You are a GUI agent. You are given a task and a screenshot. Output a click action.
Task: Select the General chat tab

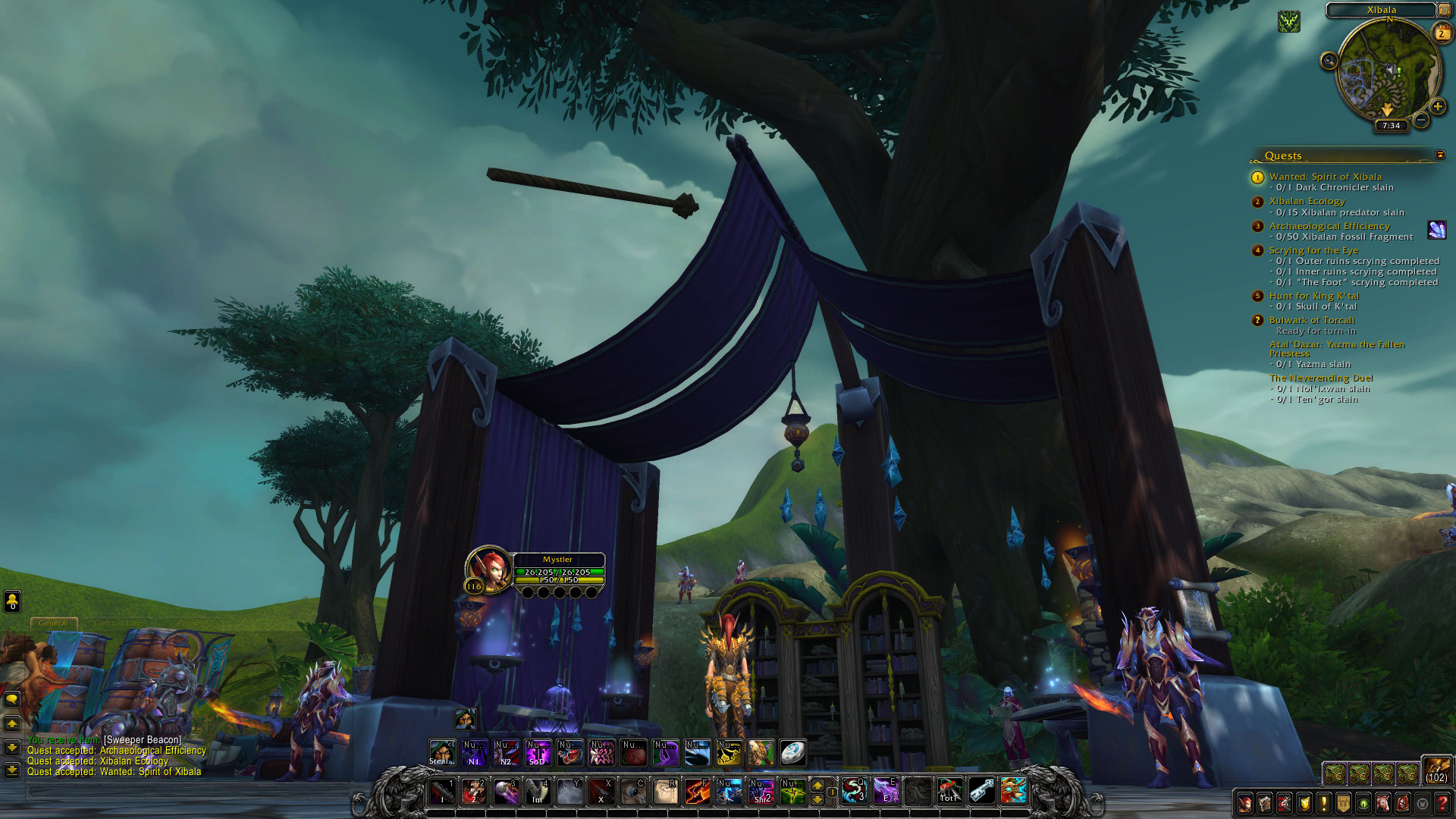coord(53,623)
